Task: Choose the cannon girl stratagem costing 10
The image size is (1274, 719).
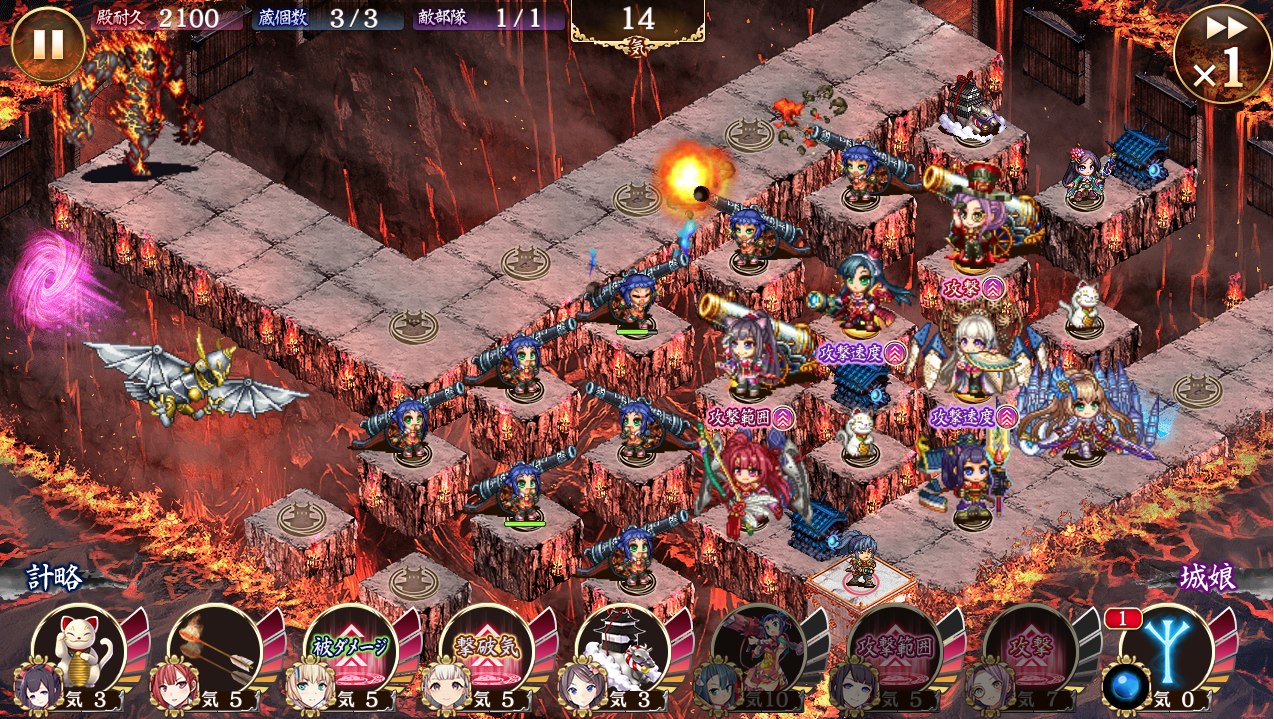Action: (759, 651)
